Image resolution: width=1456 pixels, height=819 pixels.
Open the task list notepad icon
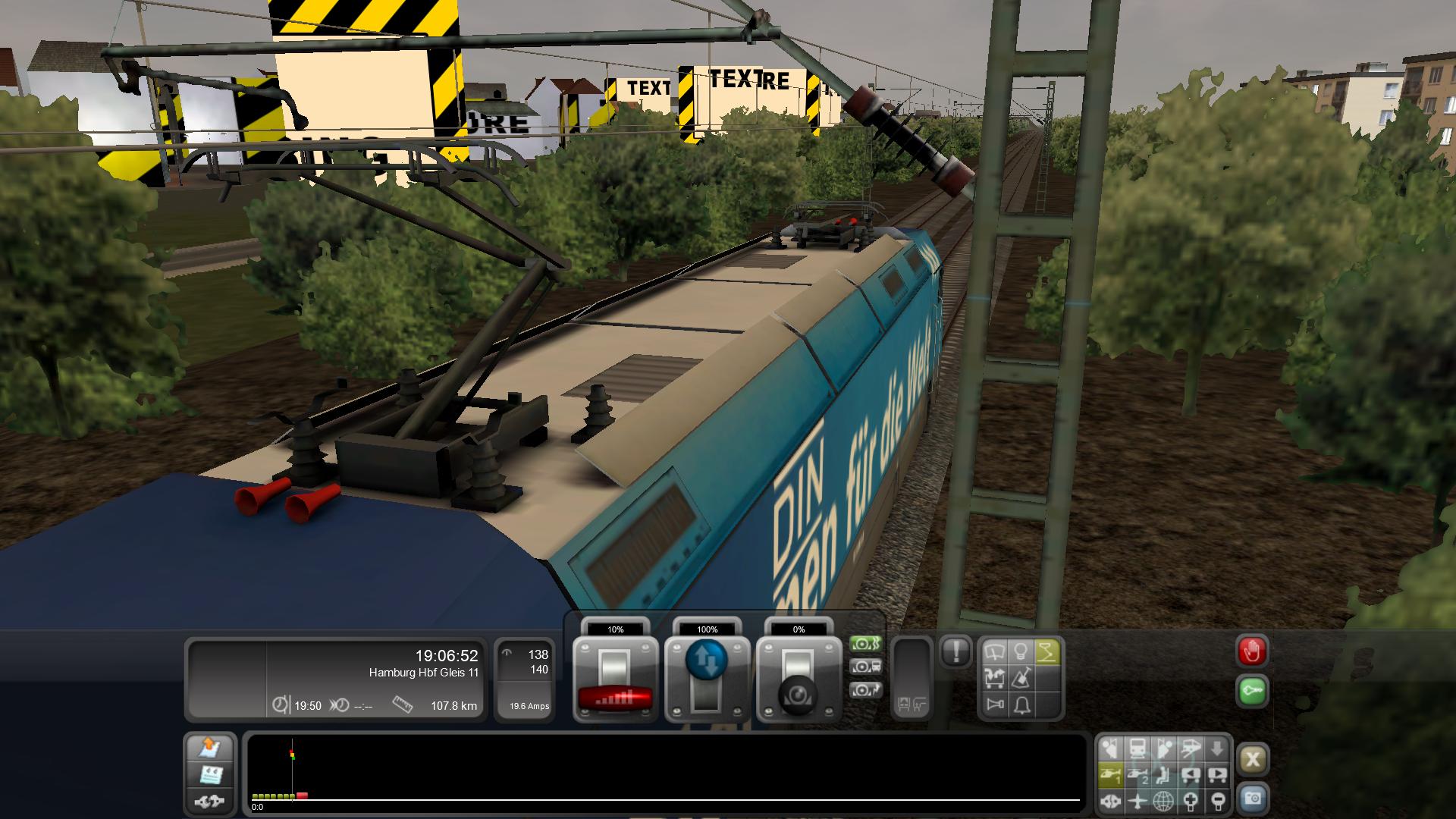point(210,774)
